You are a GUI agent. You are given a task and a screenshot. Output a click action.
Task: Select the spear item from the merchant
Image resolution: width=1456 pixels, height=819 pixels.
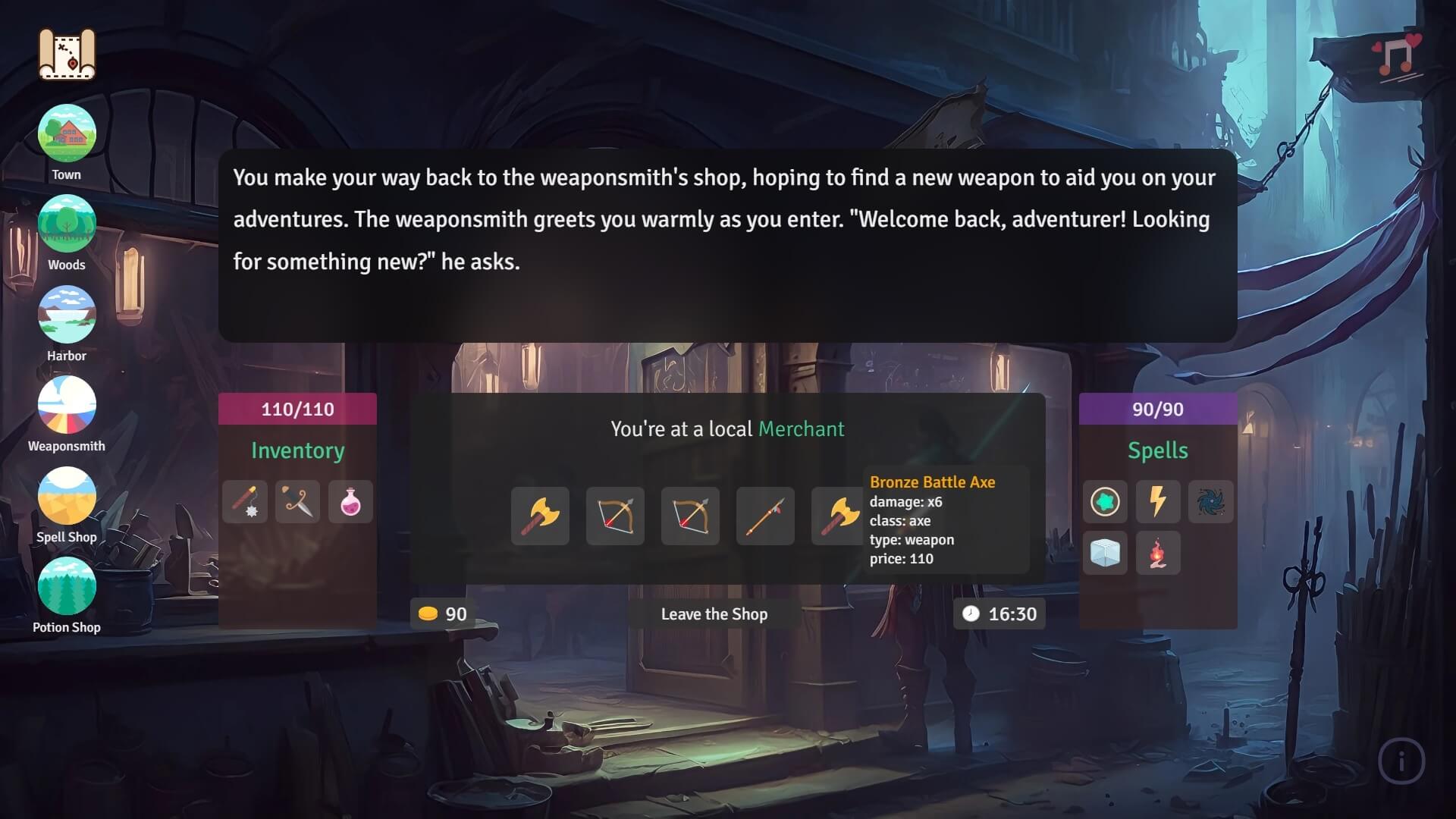coord(764,516)
